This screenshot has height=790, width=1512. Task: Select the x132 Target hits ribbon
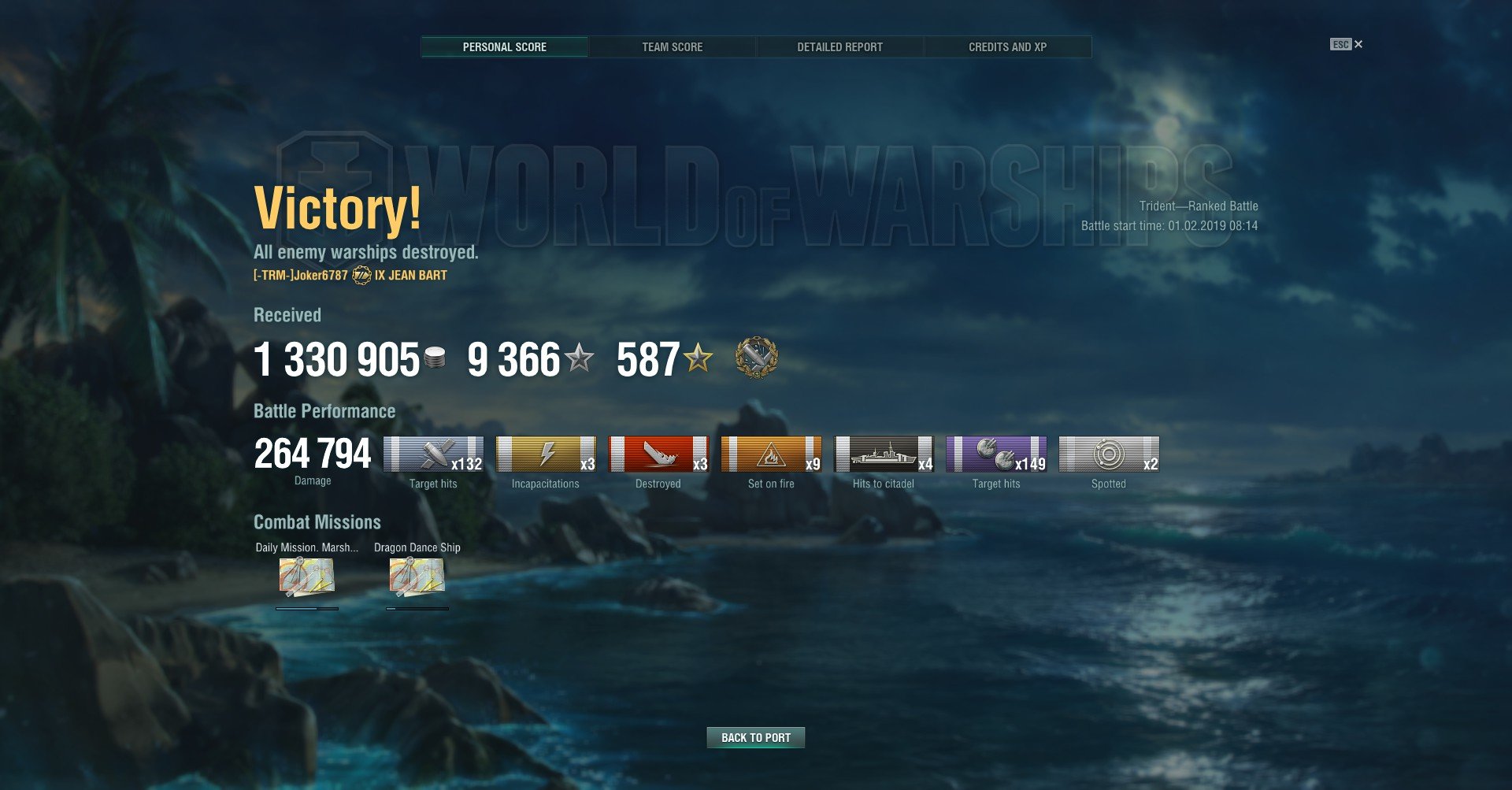[433, 454]
